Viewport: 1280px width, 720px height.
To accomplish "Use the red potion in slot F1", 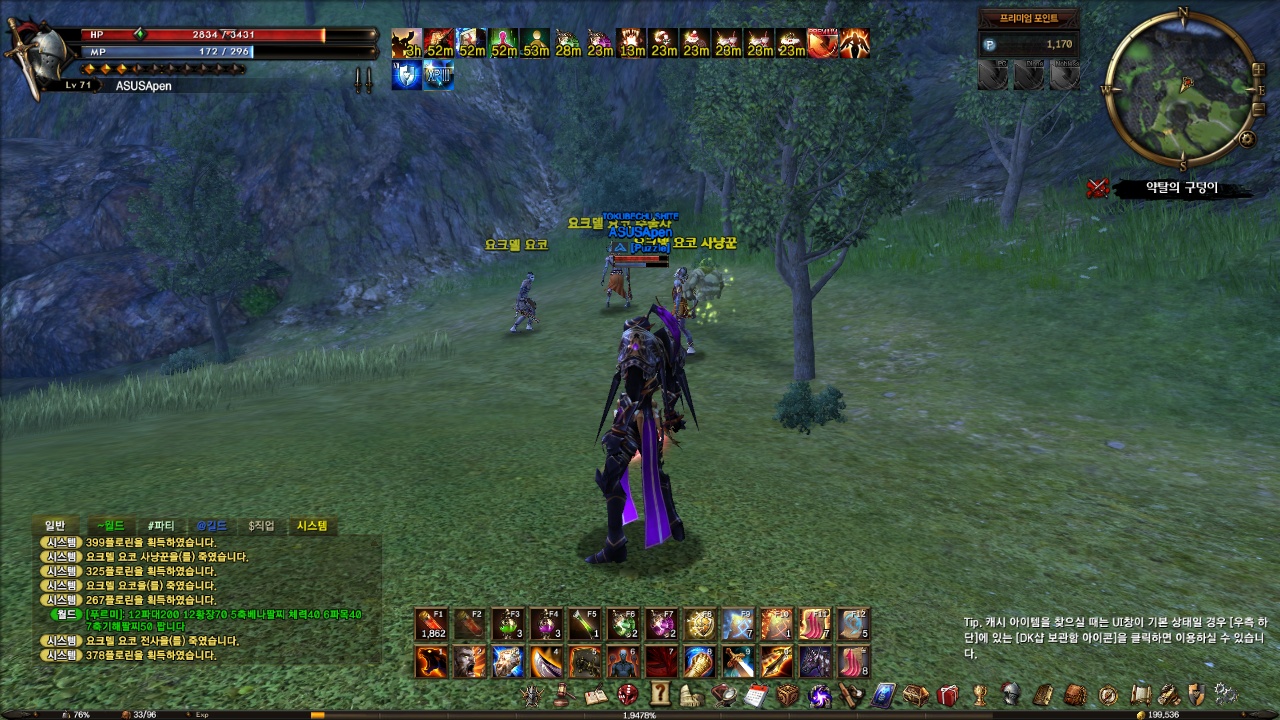I will point(432,625).
